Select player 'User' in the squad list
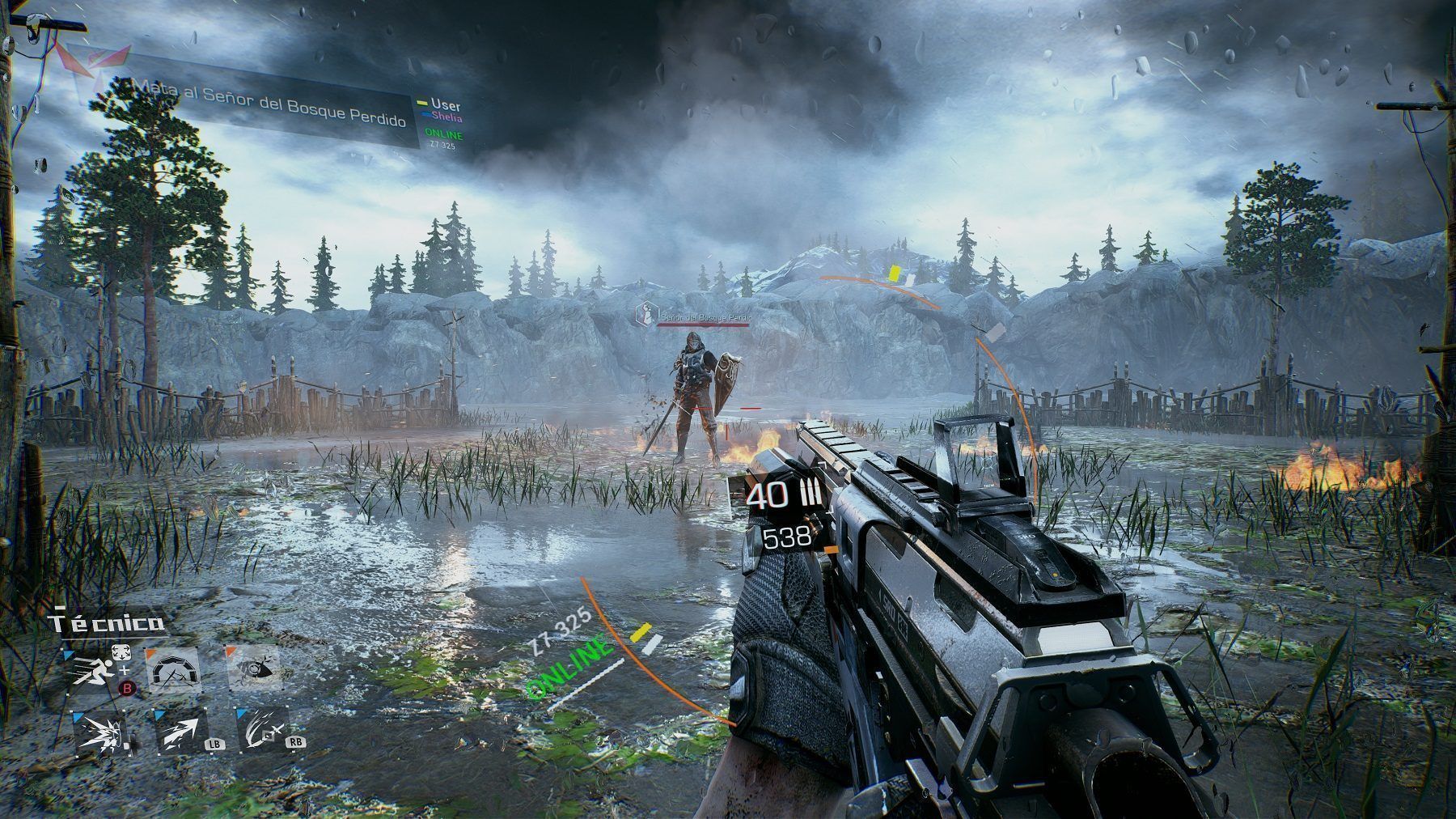The image size is (1456, 819). pos(445,105)
